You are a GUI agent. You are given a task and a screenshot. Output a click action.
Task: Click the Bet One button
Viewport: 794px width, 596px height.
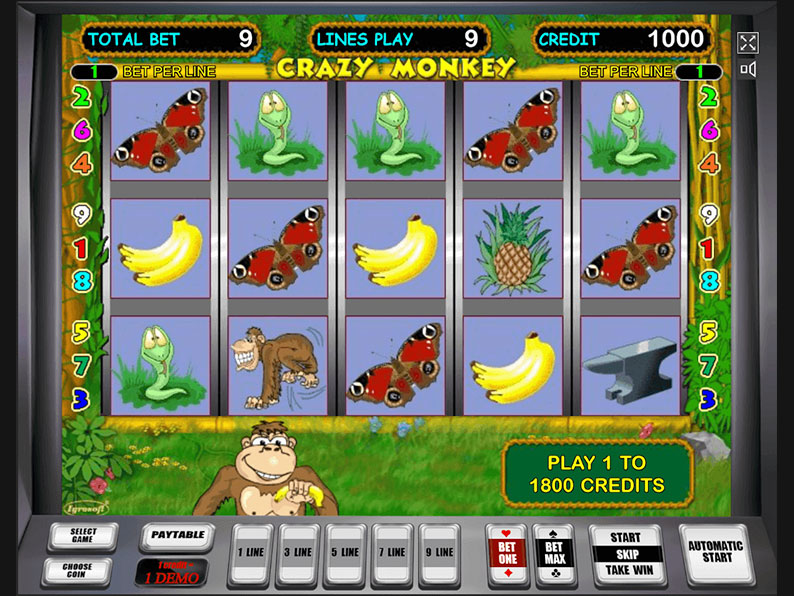pos(505,553)
